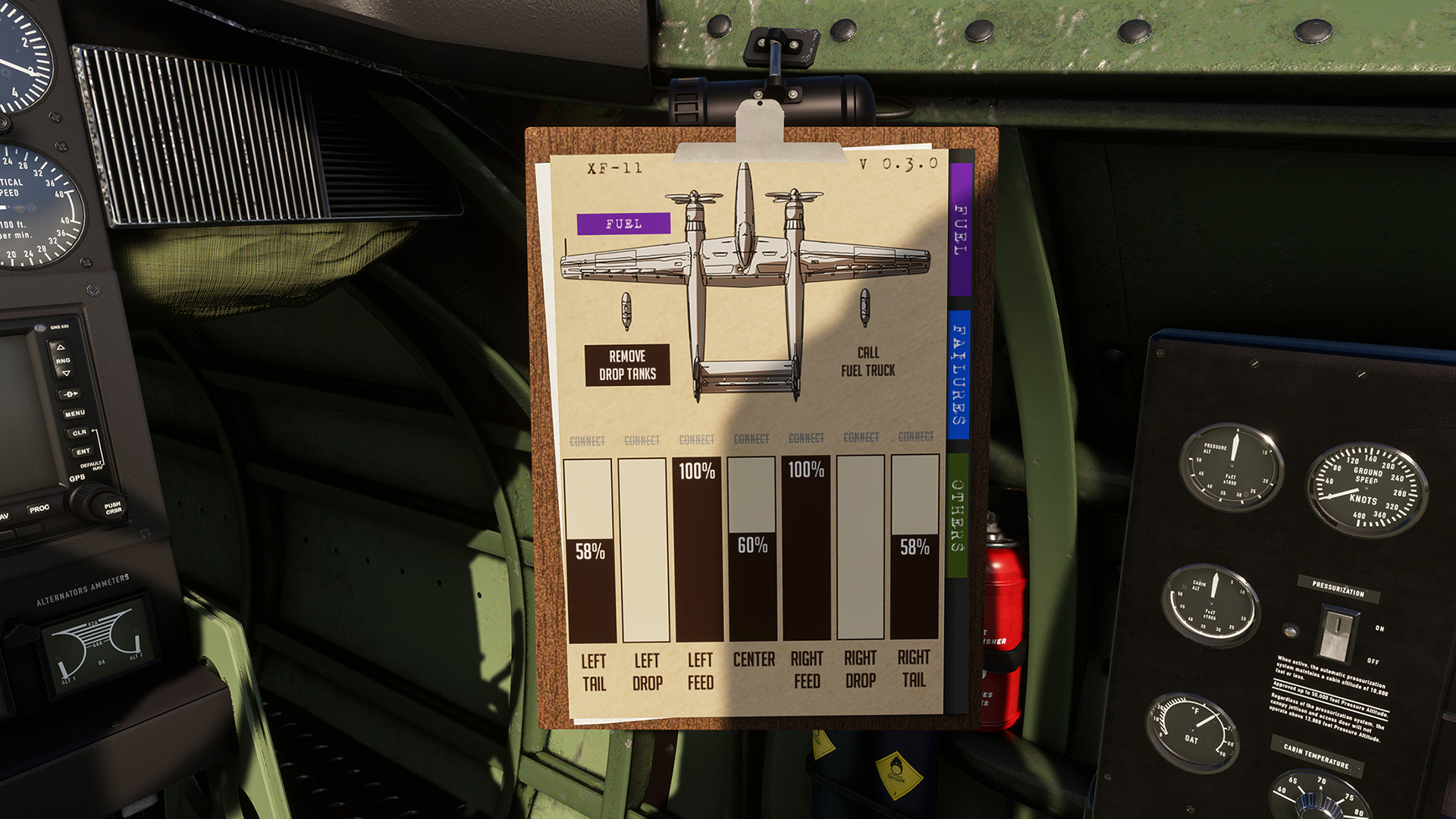Change the Left Feed tank fuel bar
Screen dimensions: 1456x819
tap(698, 549)
